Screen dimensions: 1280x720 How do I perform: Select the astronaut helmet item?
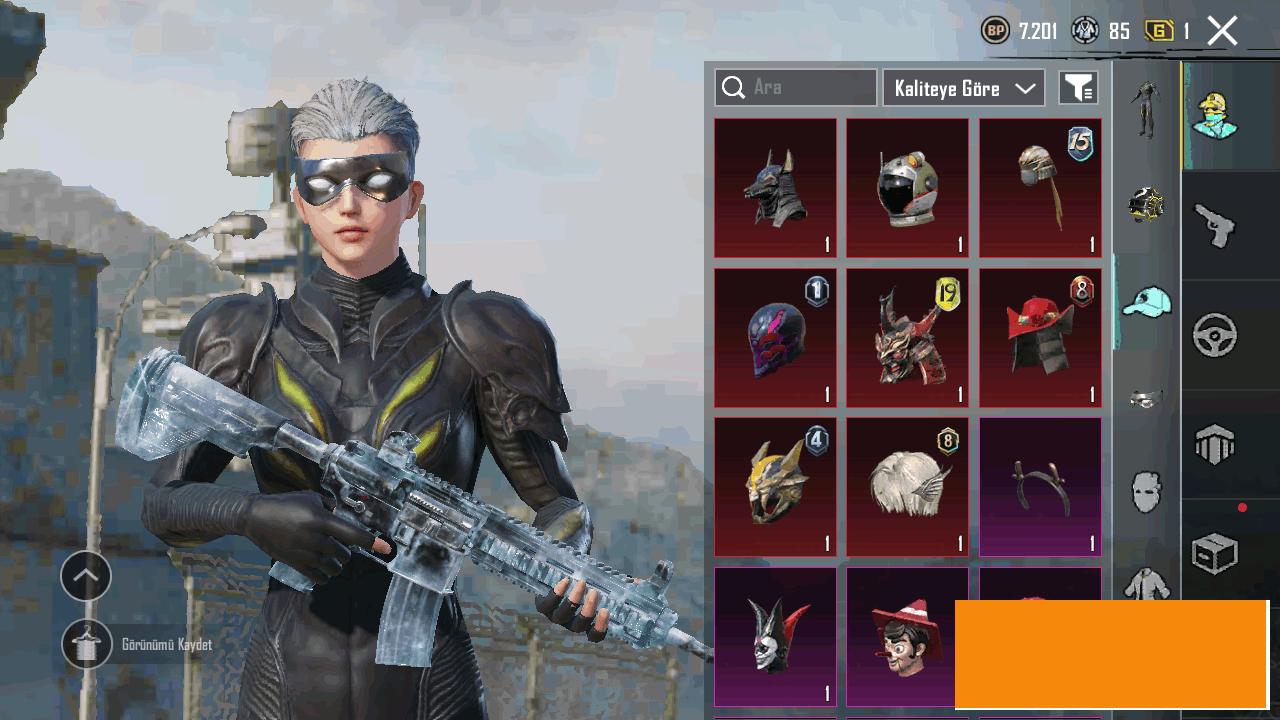907,188
